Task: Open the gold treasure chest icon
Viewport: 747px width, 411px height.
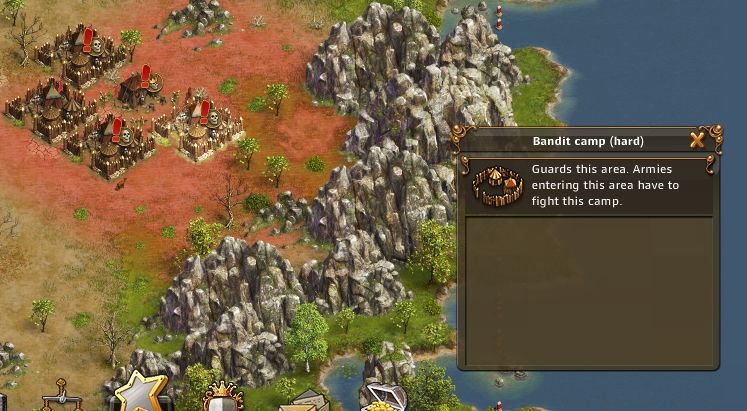Action: pyautogui.click(x=382, y=398)
